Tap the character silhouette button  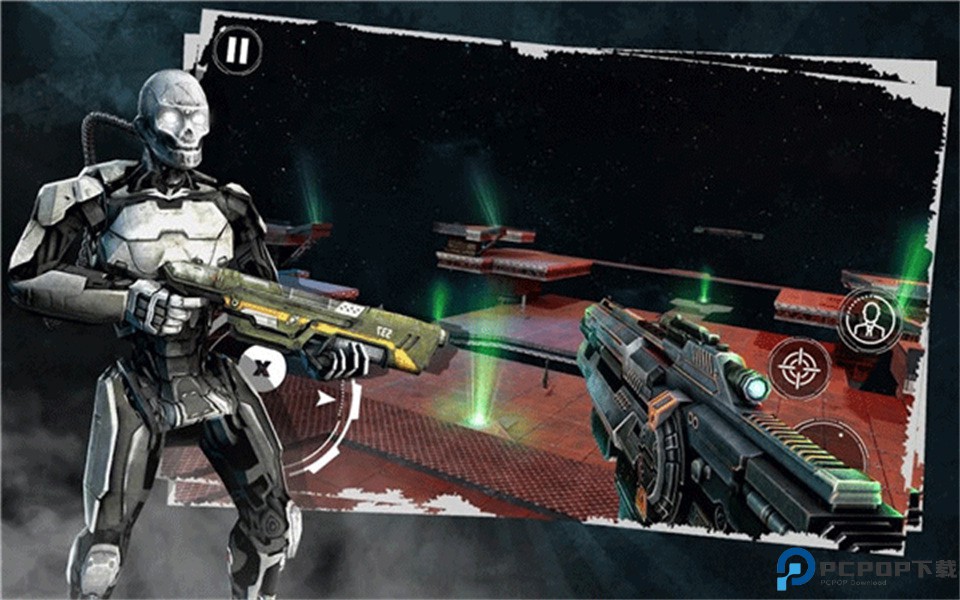868,321
